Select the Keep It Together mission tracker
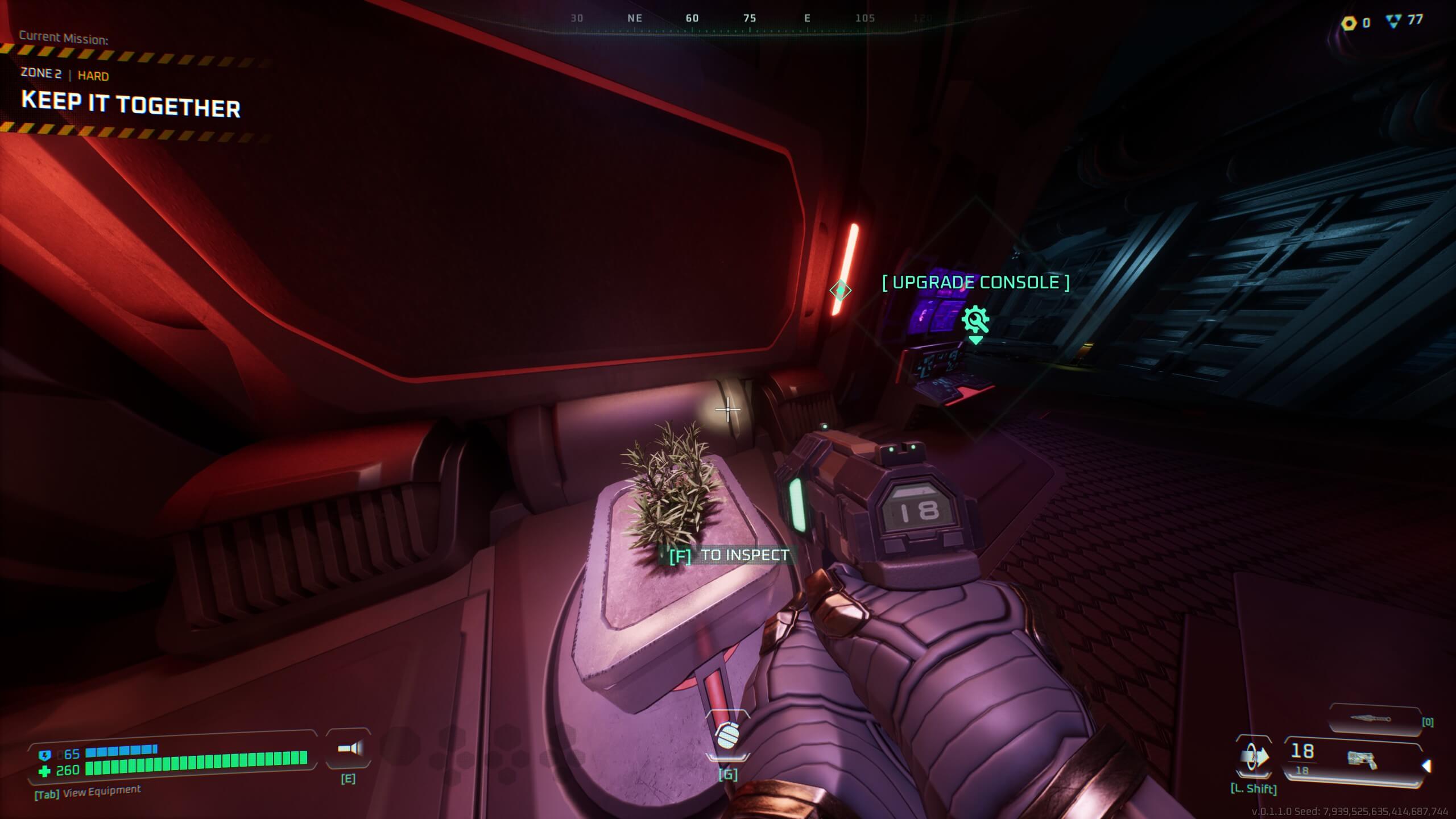 pos(131,106)
